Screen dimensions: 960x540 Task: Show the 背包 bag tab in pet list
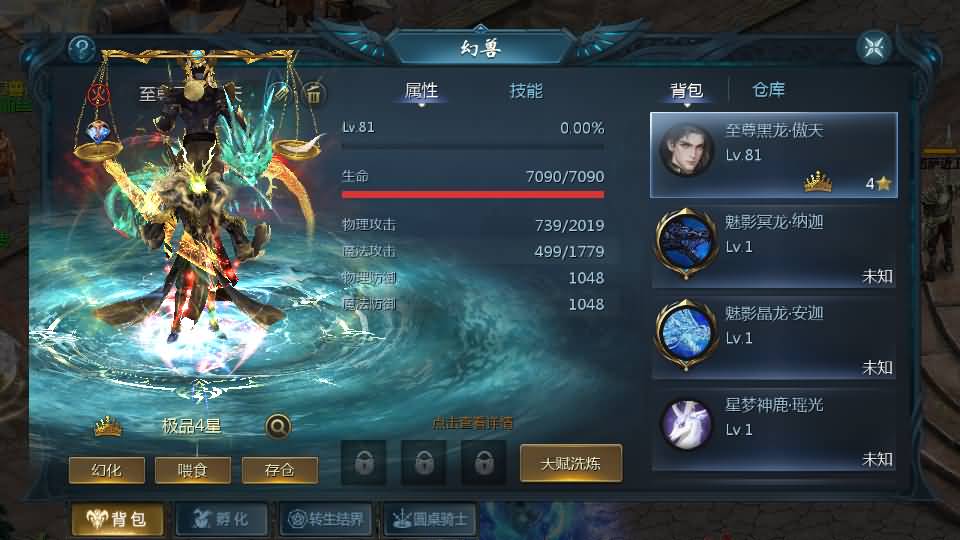point(686,91)
